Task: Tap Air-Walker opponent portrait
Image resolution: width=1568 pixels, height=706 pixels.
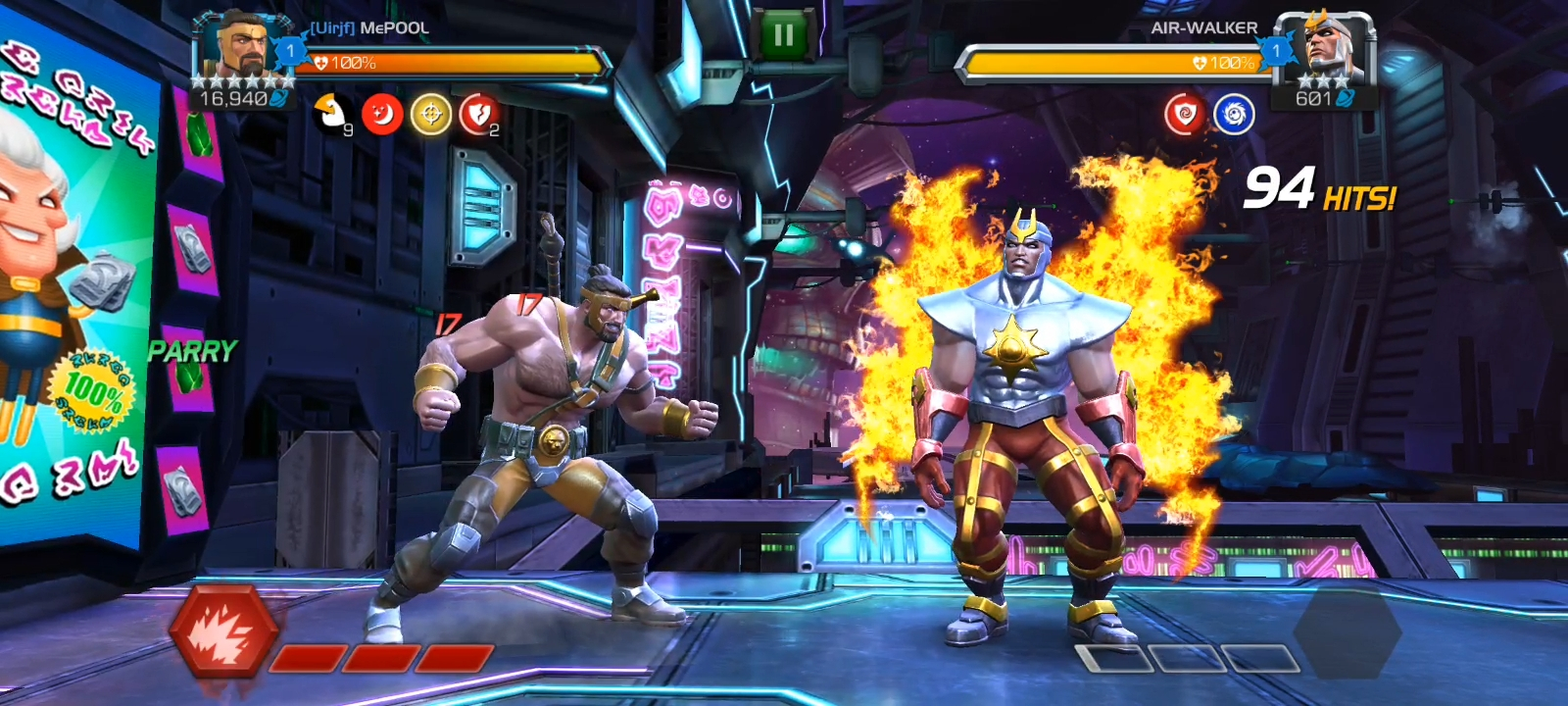Action: pyautogui.click(x=1327, y=47)
